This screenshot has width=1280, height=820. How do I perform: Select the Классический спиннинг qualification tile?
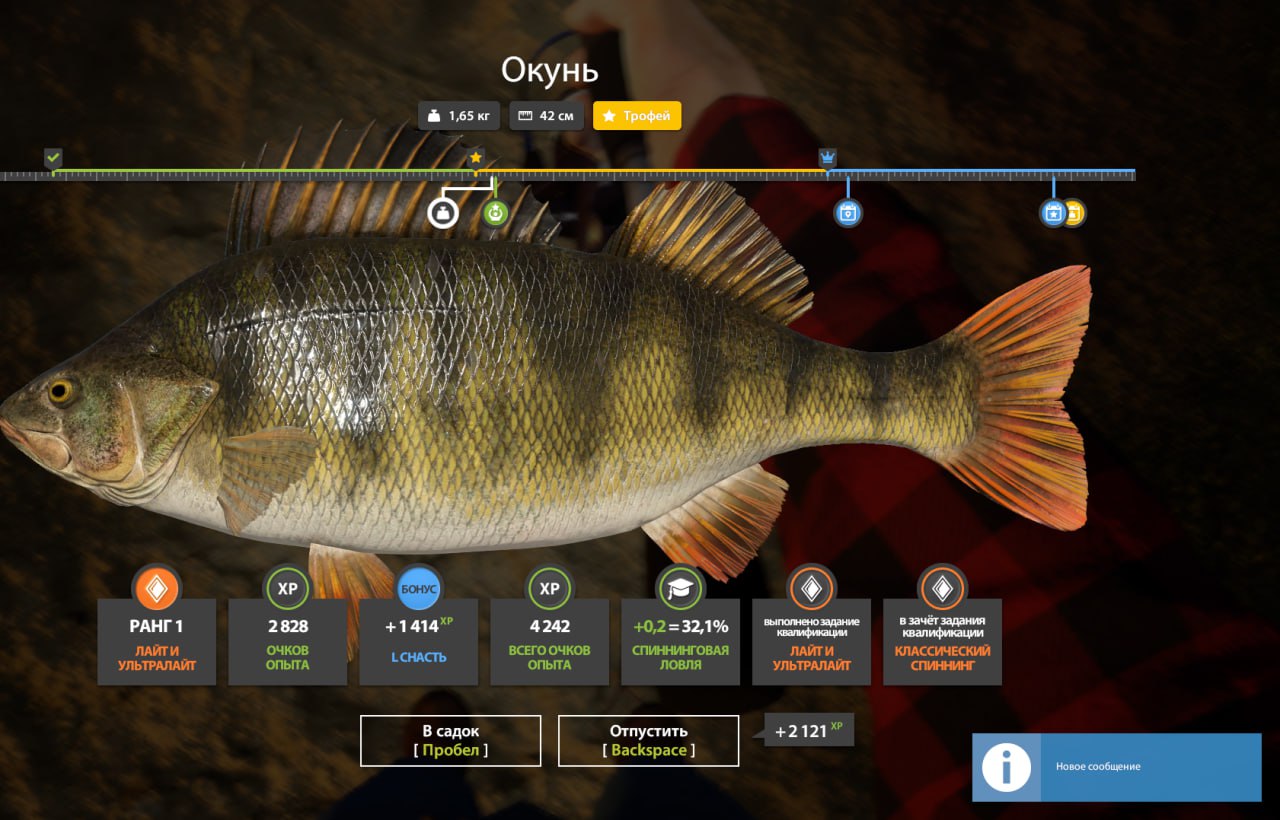pyautogui.click(x=942, y=641)
